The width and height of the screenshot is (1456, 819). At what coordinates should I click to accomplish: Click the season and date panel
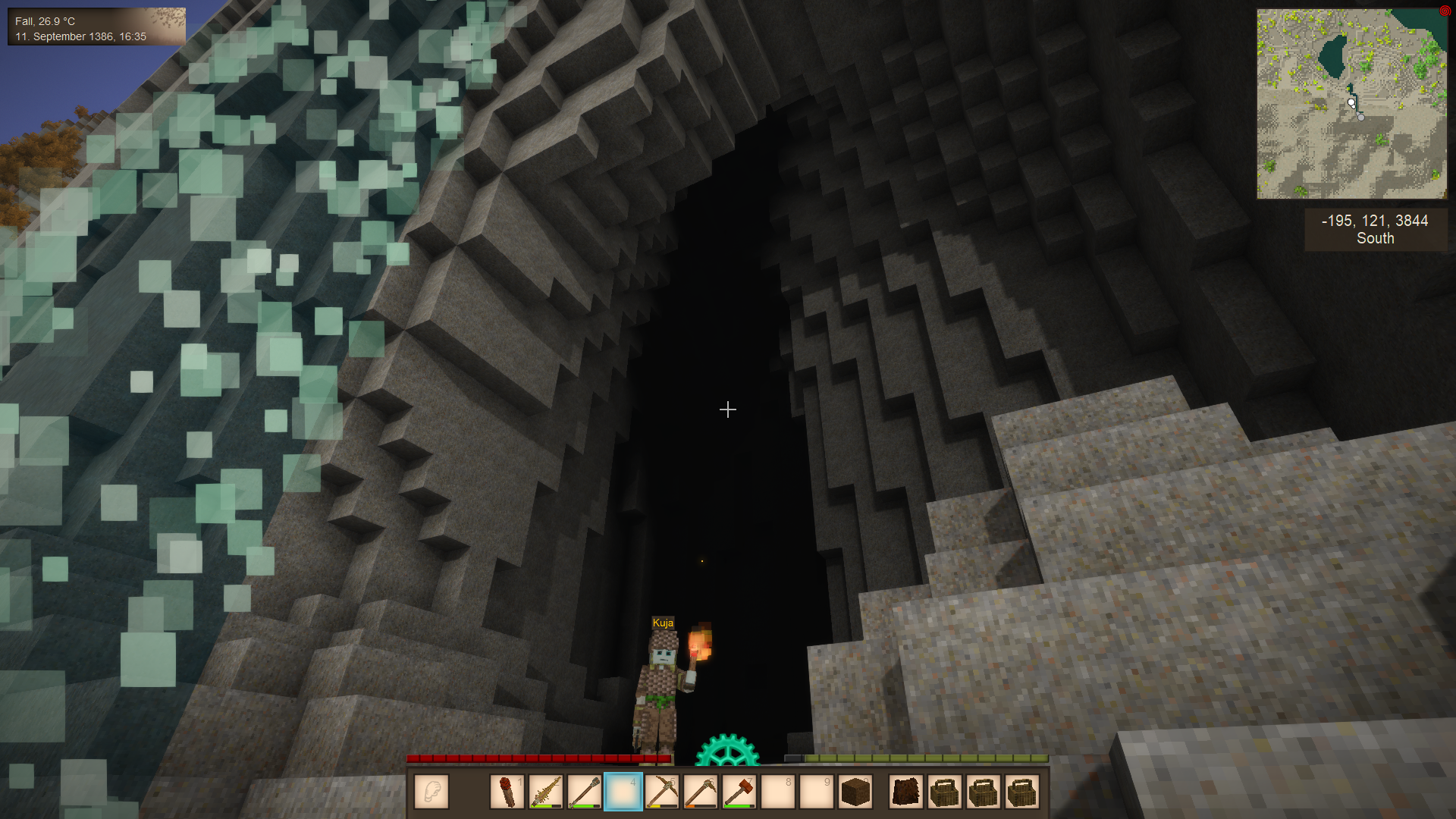point(96,28)
